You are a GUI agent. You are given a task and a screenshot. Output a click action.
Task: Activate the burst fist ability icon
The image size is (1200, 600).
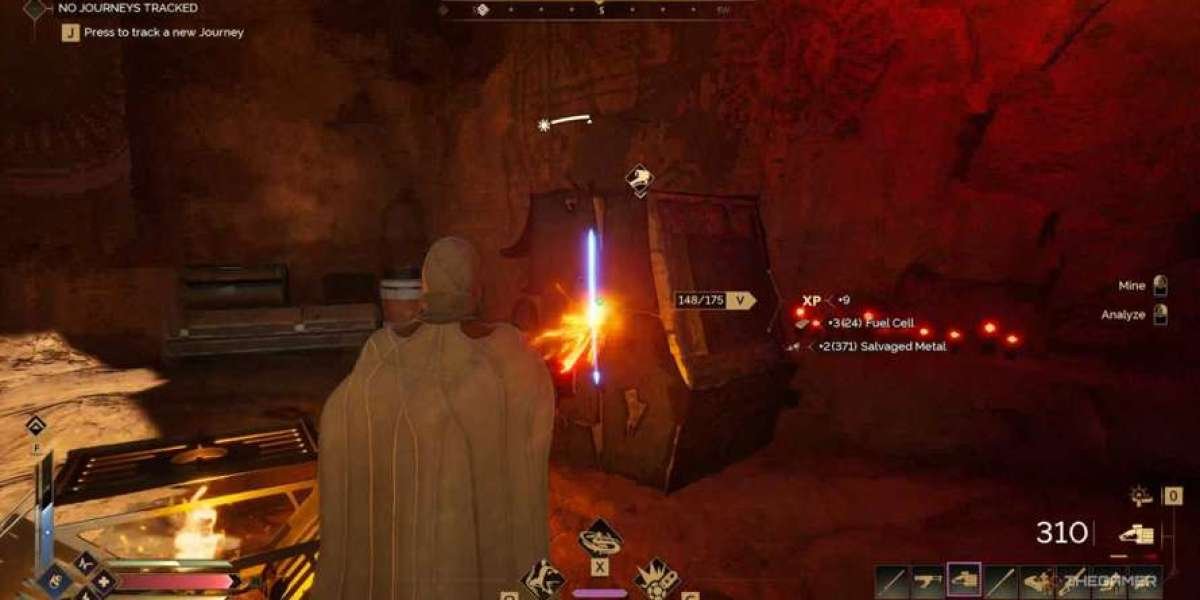click(657, 579)
